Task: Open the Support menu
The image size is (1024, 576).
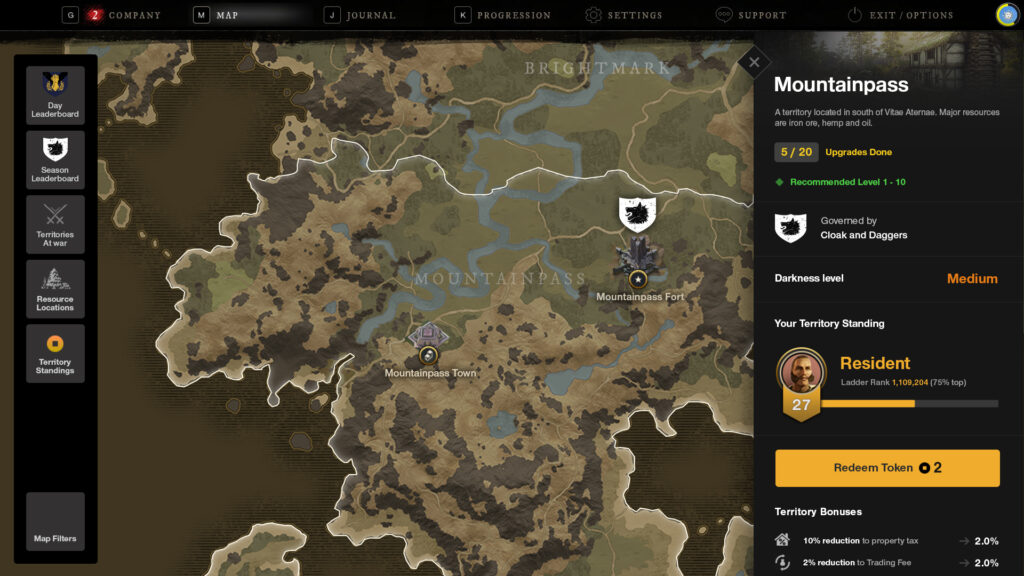Action: [761, 15]
